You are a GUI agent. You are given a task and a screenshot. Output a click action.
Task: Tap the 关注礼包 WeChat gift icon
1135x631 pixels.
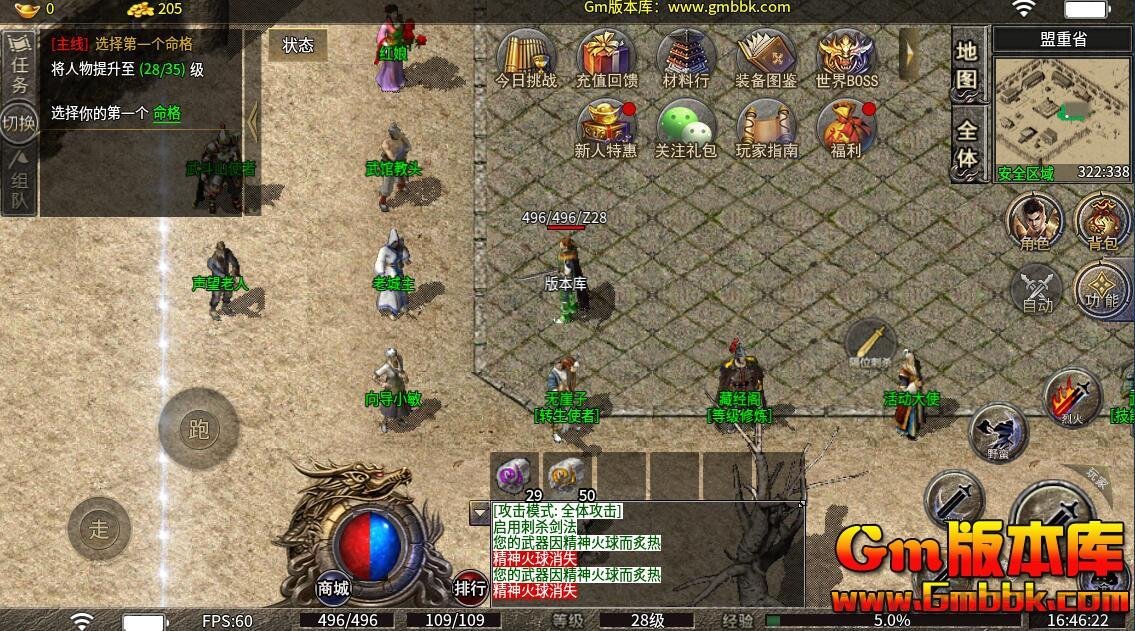686,128
